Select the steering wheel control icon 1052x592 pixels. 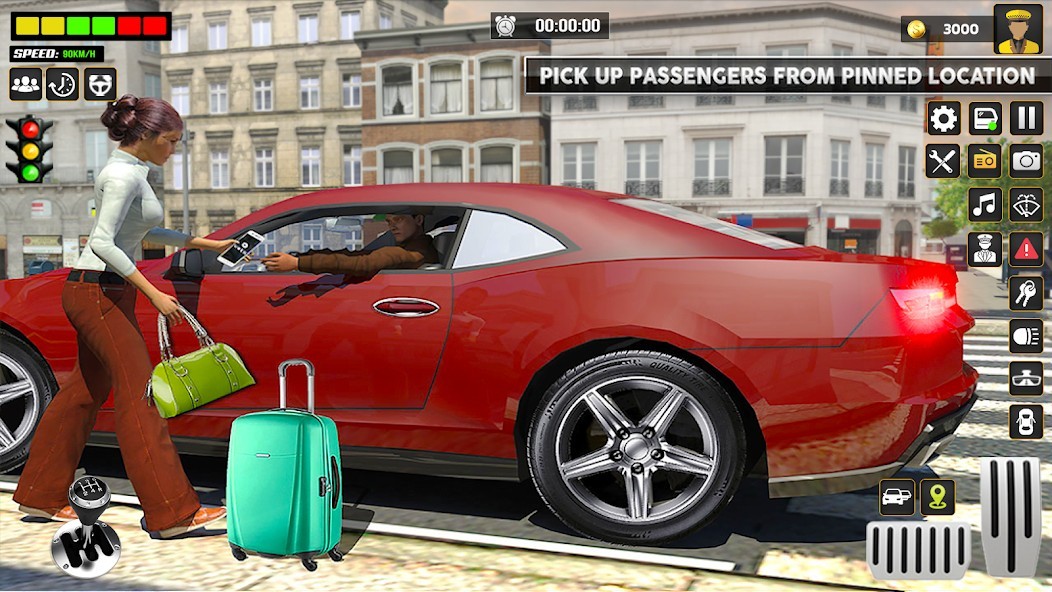(100, 84)
